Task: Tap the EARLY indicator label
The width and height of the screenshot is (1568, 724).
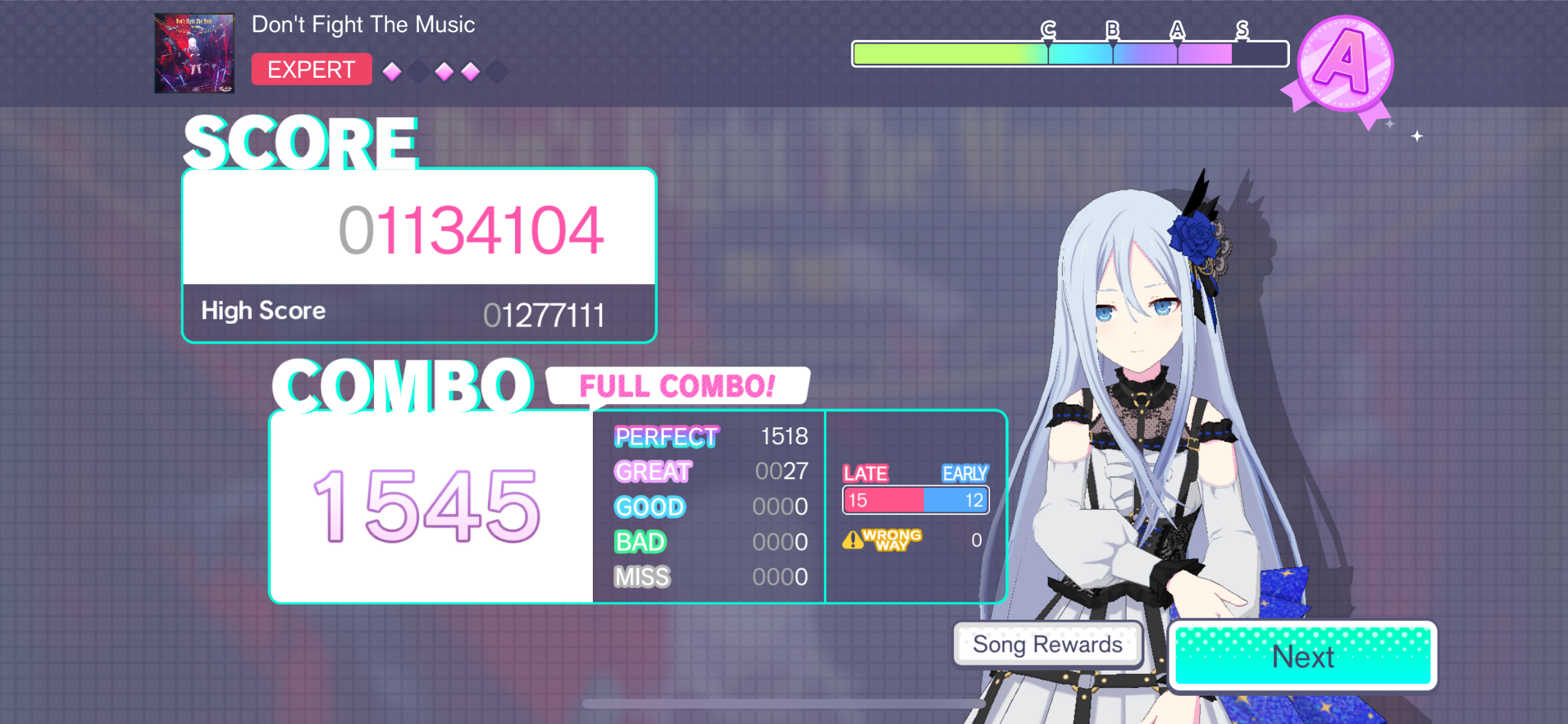Action: coord(964,473)
